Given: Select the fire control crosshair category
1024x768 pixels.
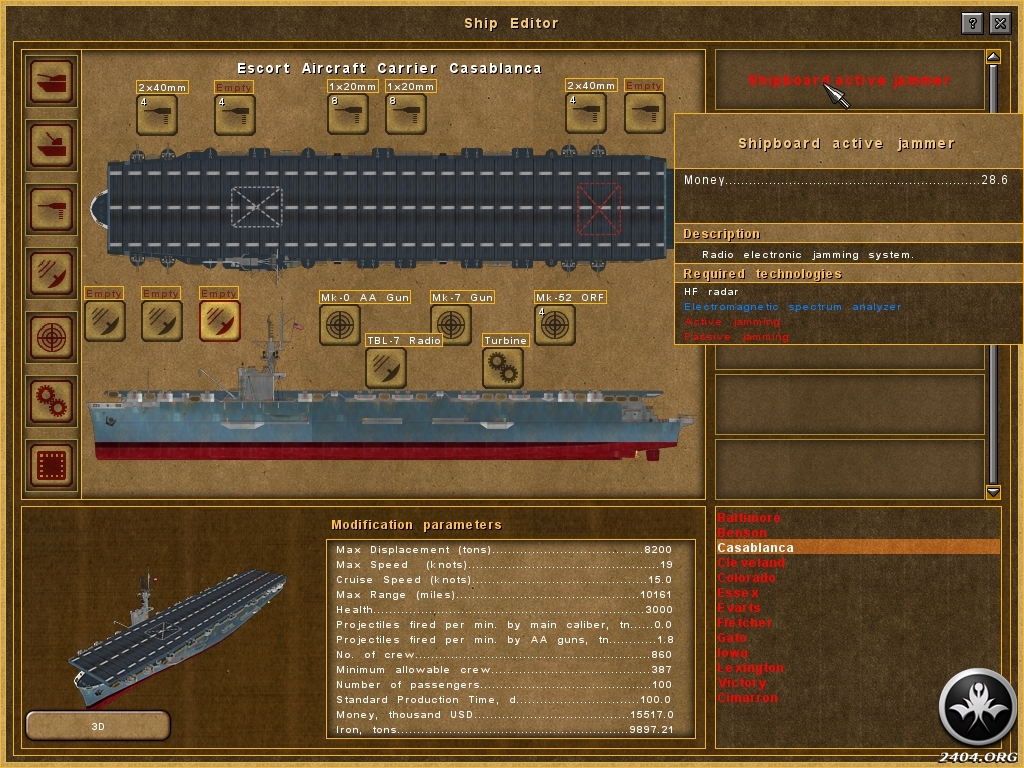Looking at the screenshot, I should pos(52,337).
